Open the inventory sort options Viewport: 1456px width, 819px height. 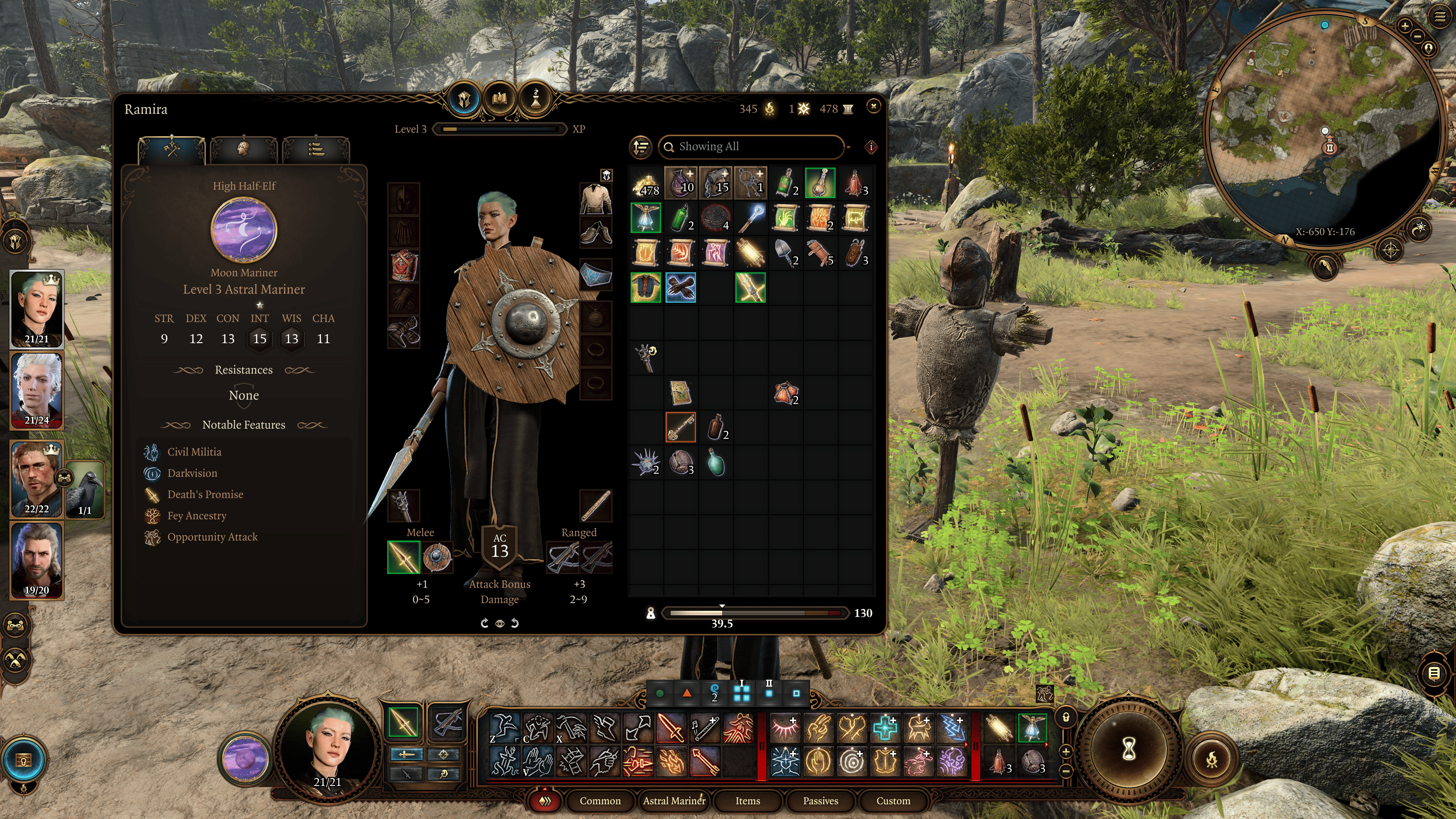click(x=641, y=147)
